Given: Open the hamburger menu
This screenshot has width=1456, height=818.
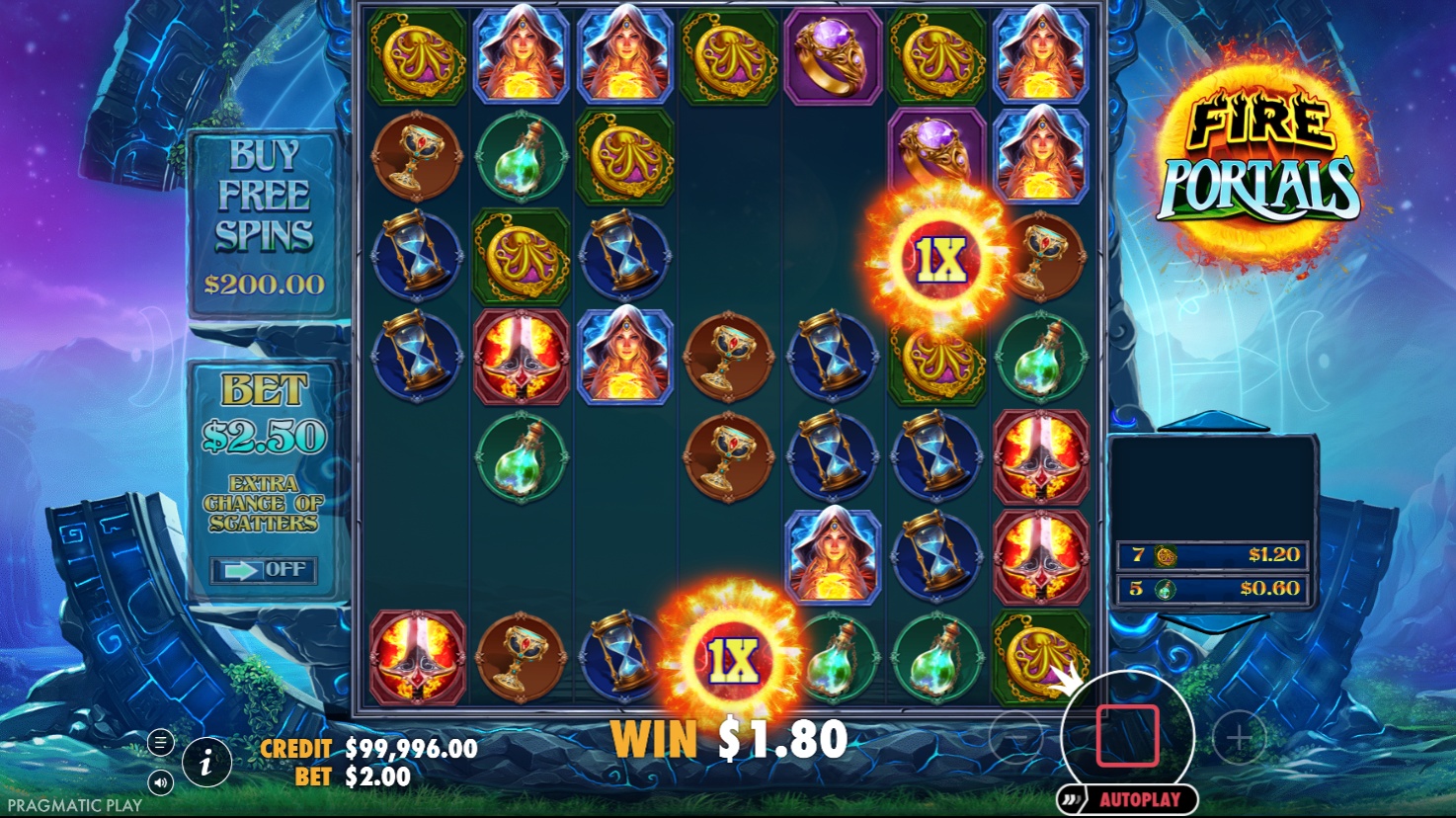Looking at the screenshot, I should (160, 742).
